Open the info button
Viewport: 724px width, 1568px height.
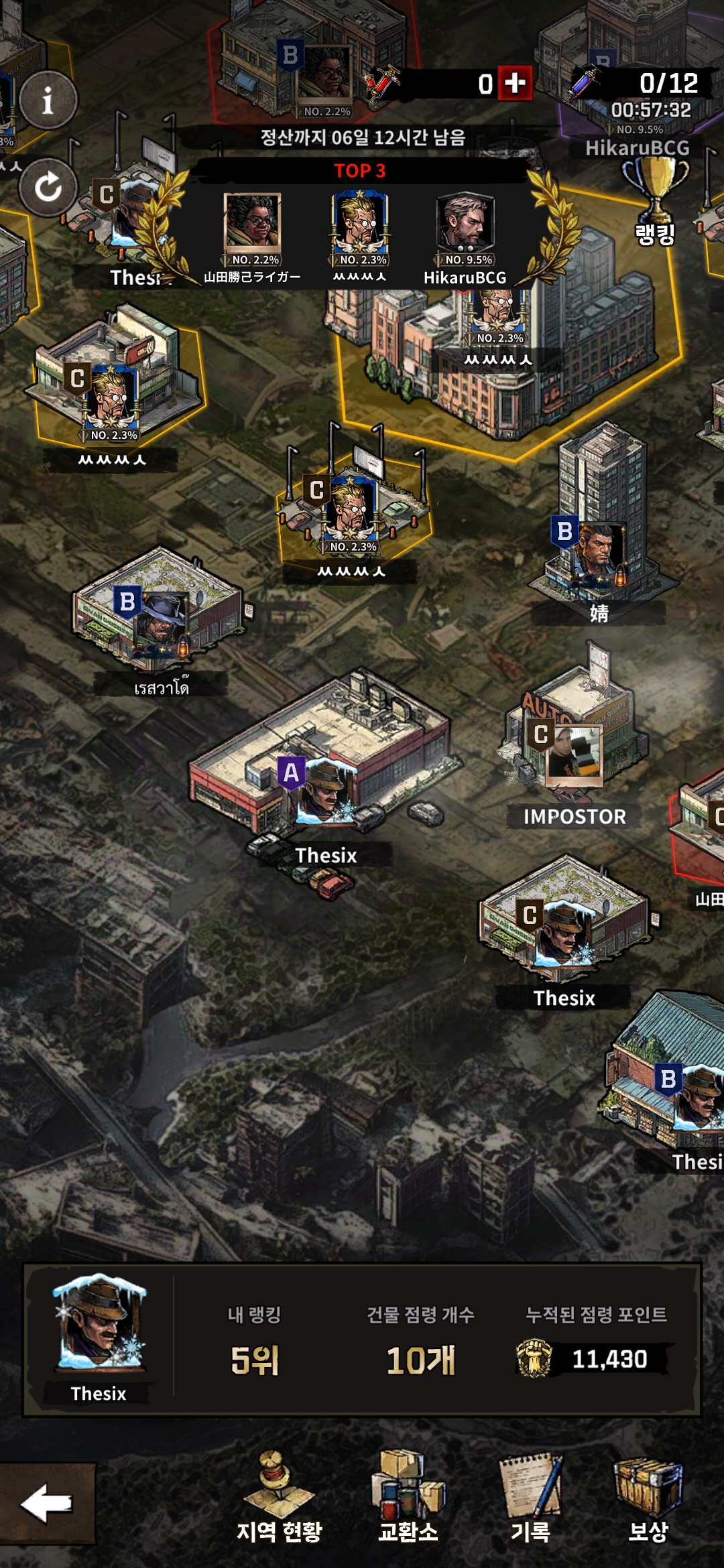48,101
